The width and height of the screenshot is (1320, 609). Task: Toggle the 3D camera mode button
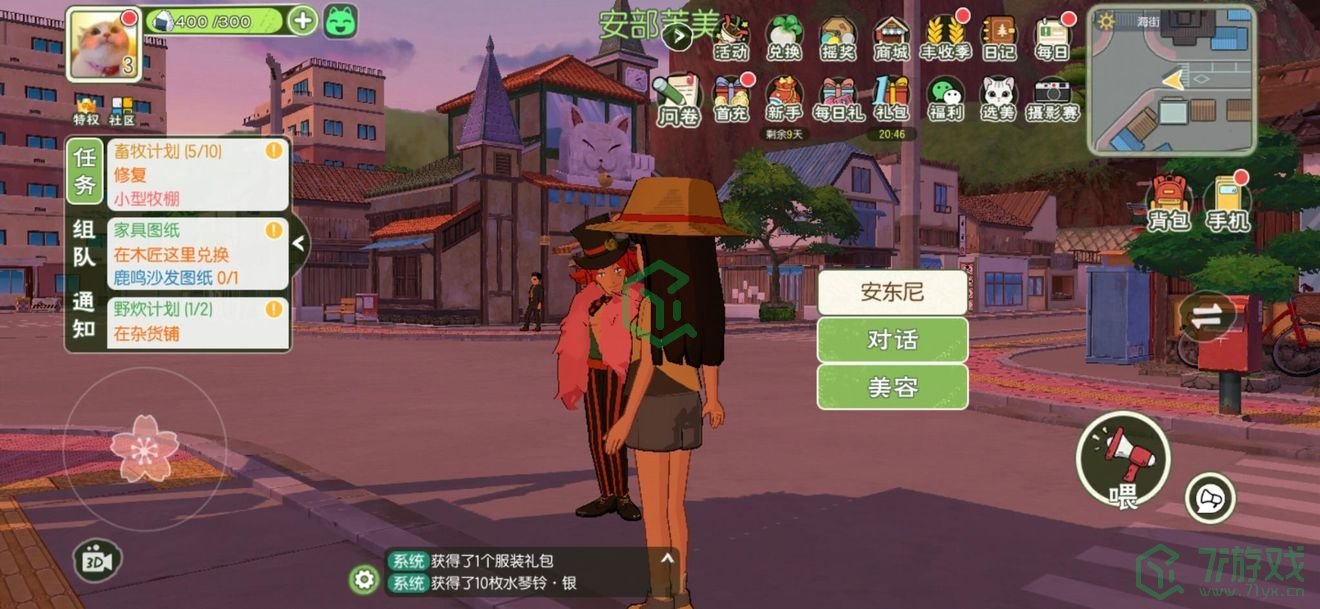[97, 561]
